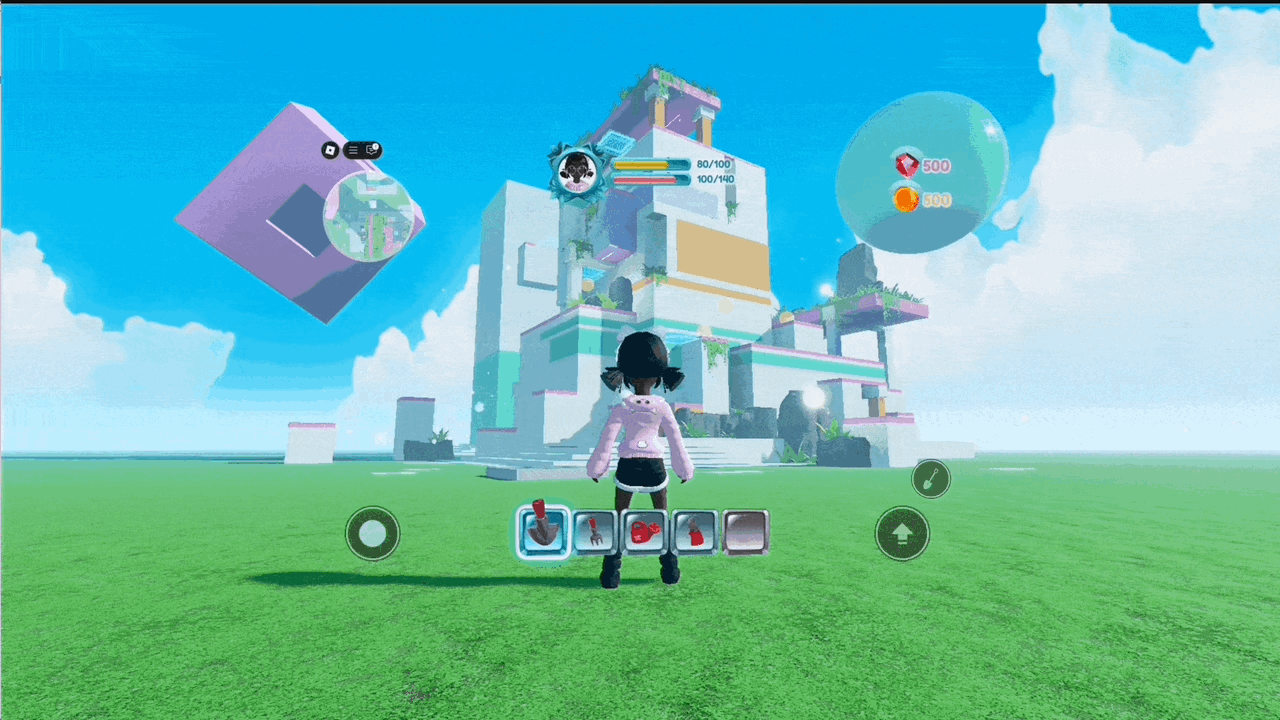Screen dimensions: 1280x720
Task: Open the hamburger list menu
Action: coord(353,150)
